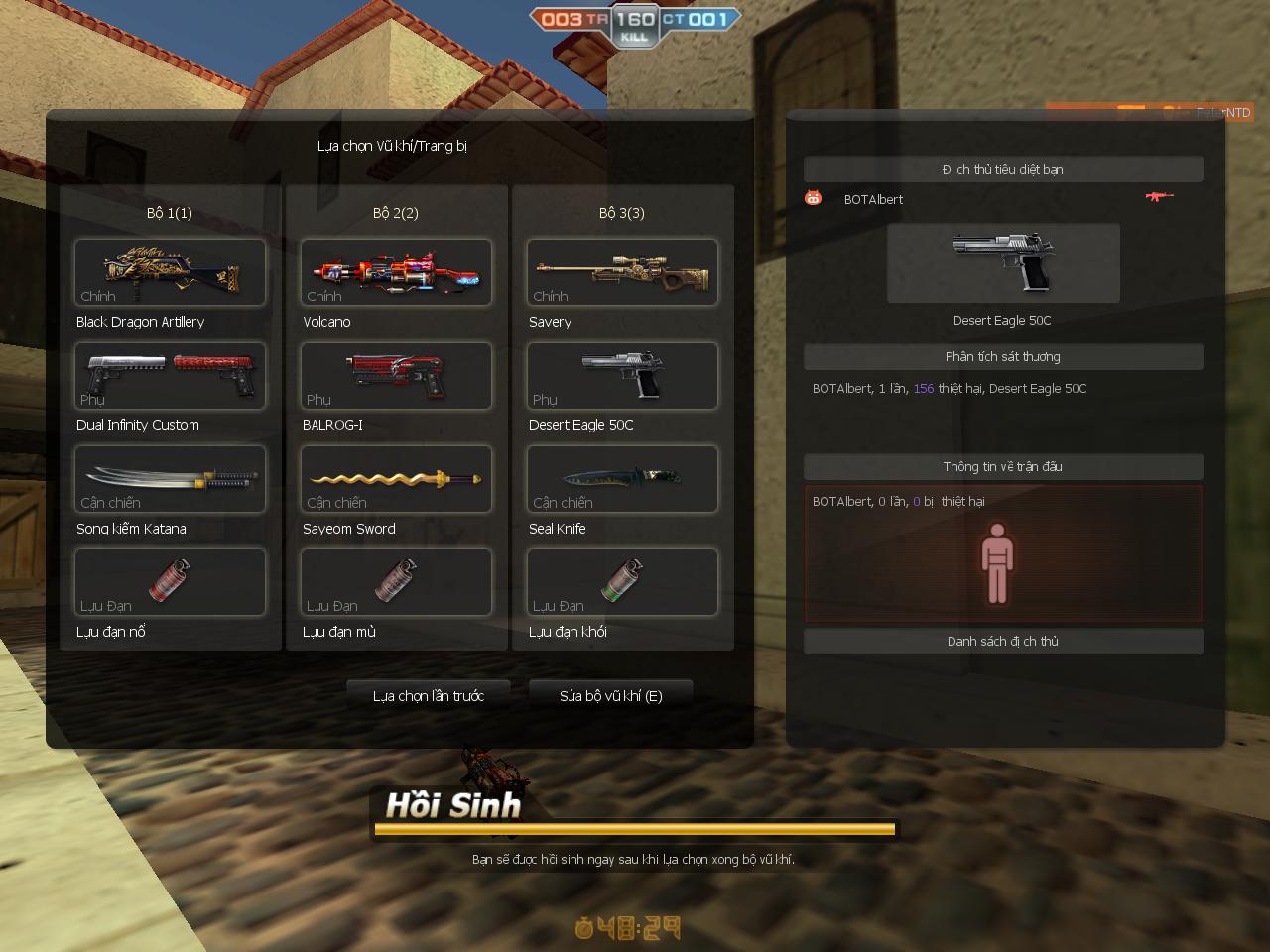Select the Lựu đạn khói smoke grenade
The width and height of the screenshot is (1270, 952).
[x=622, y=582]
